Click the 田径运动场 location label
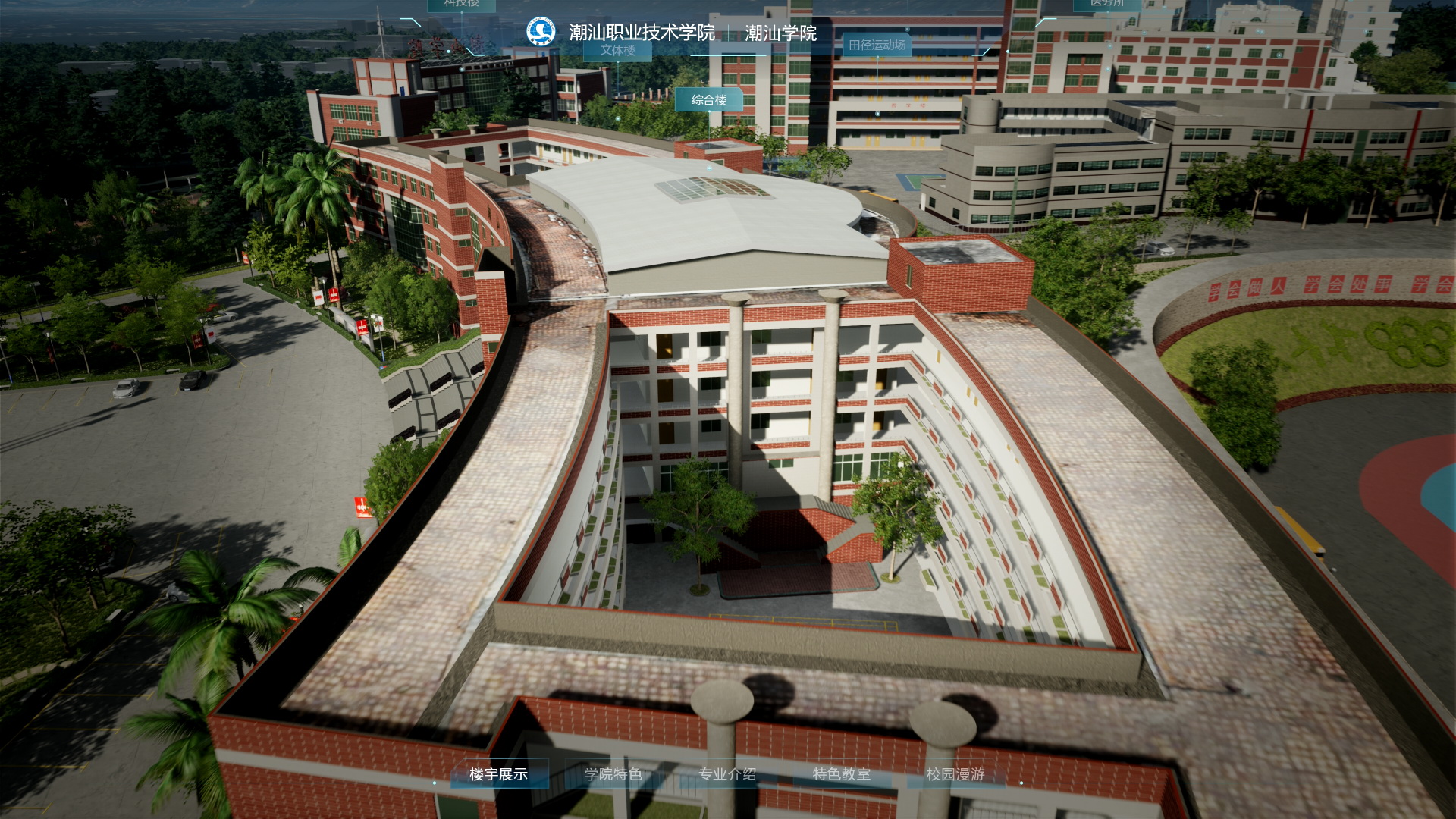Screen dimensions: 1456x819 pyautogui.click(x=877, y=45)
